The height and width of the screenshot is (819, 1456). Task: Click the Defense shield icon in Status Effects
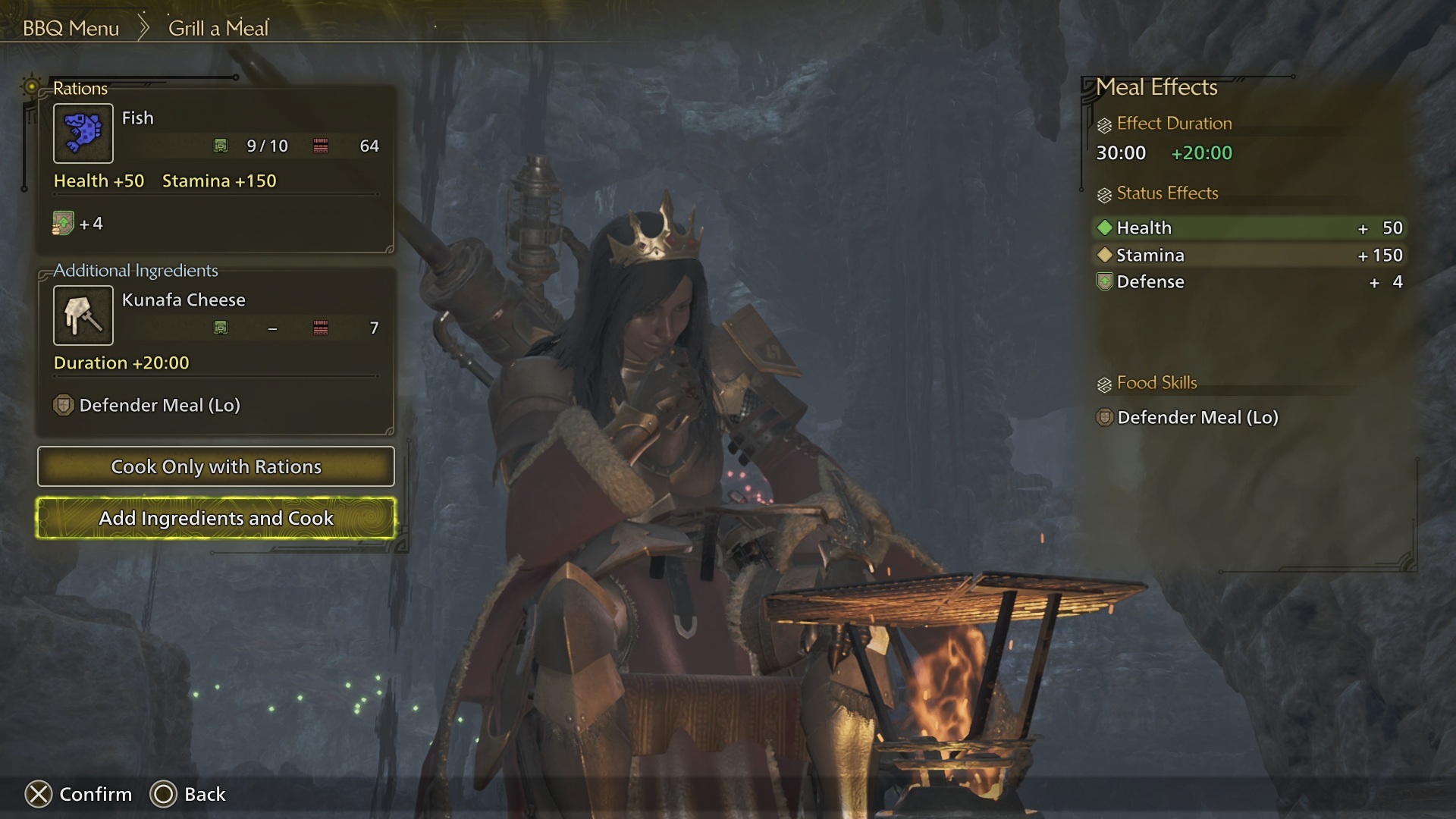point(1105,281)
